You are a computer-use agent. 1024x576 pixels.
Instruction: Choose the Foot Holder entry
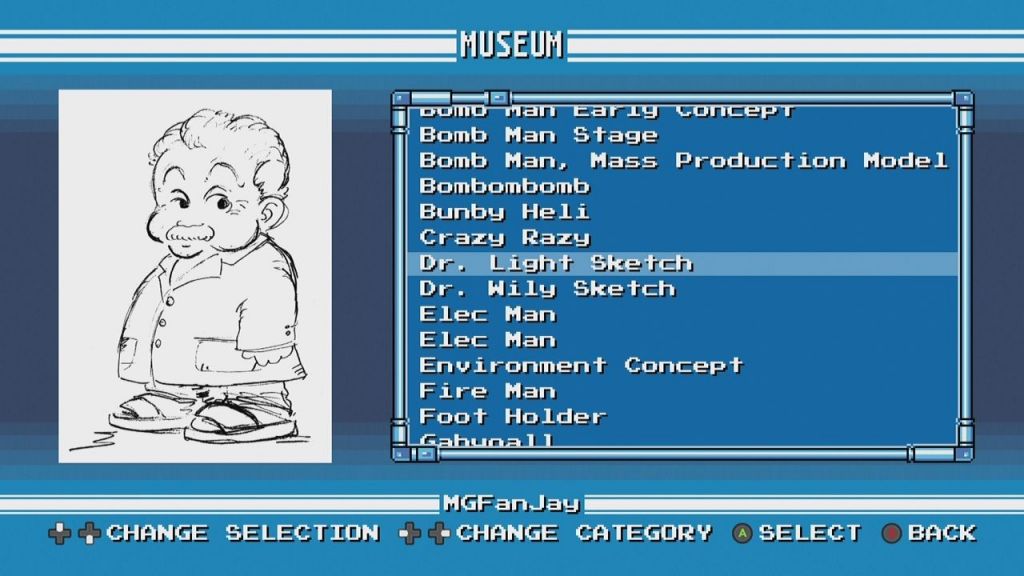(513, 417)
